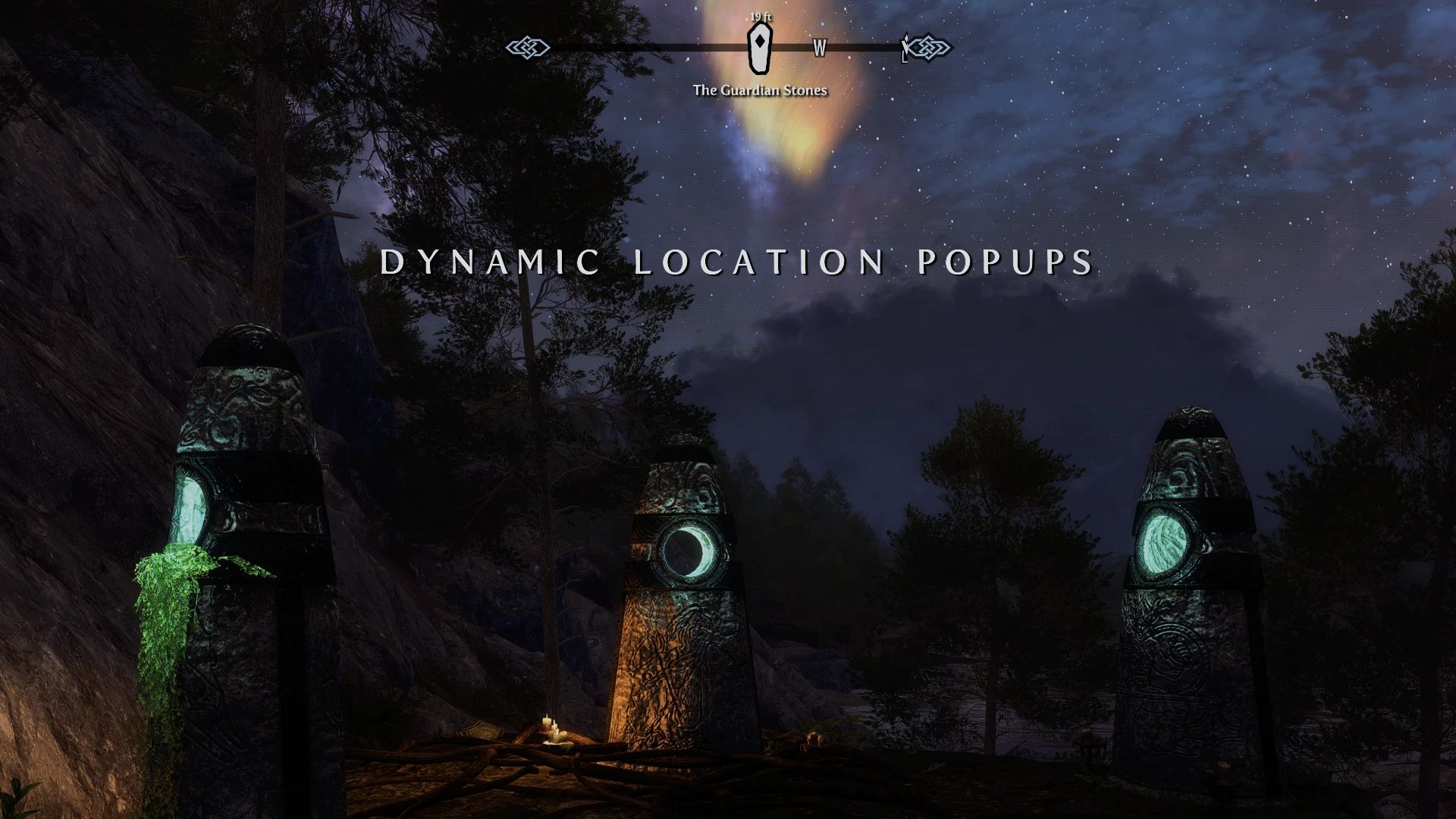The height and width of the screenshot is (819, 1456).
Task: Click The Guardian Stones location marker icon
Action: coord(761,47)
